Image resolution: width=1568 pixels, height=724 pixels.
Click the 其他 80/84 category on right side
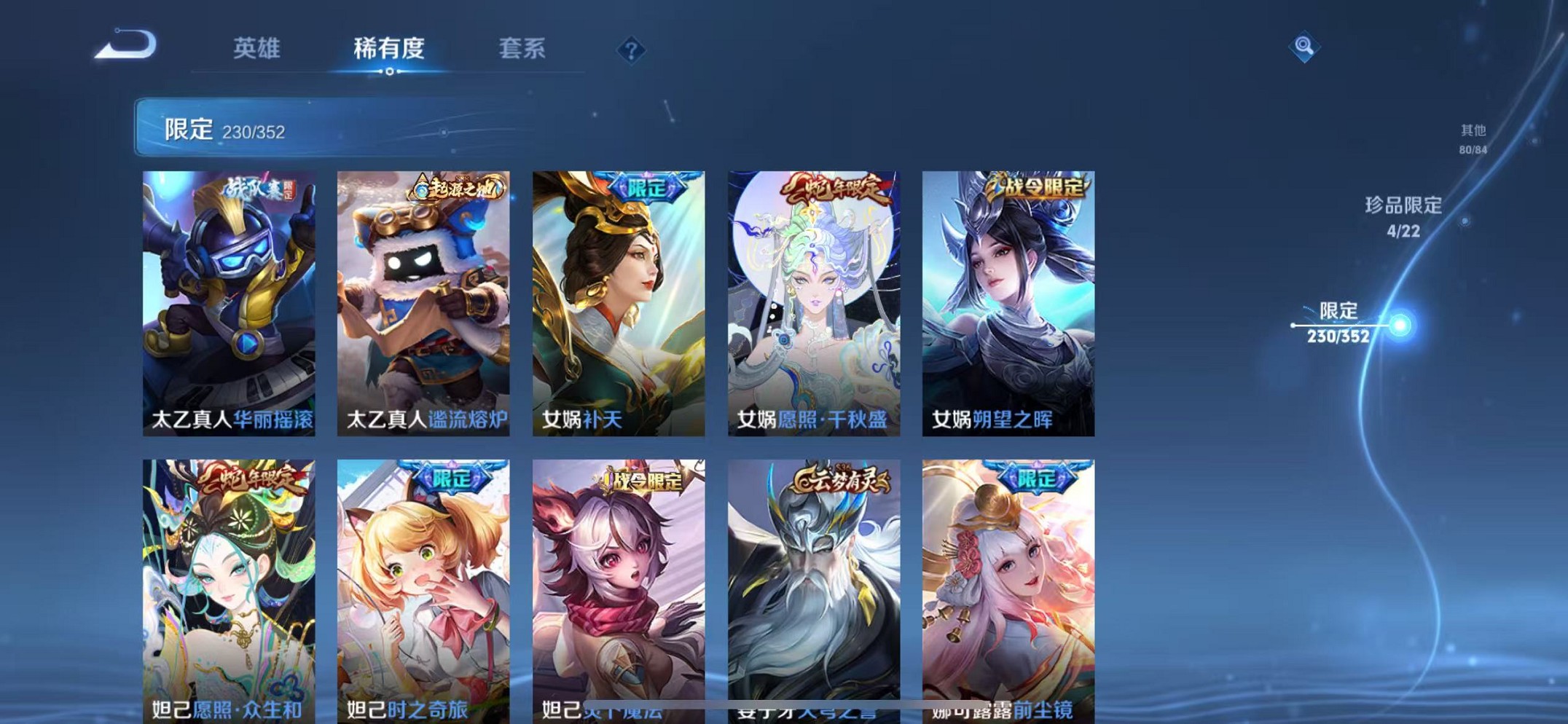point(1474,137)
